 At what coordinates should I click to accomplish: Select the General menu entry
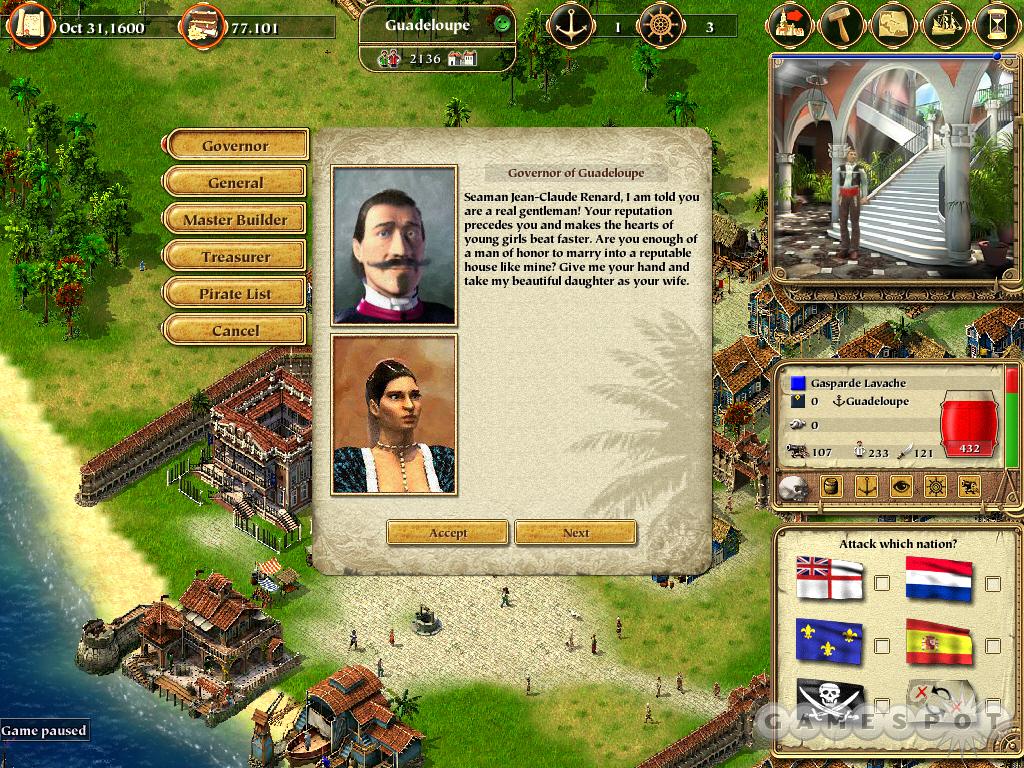tap(235, 183)
